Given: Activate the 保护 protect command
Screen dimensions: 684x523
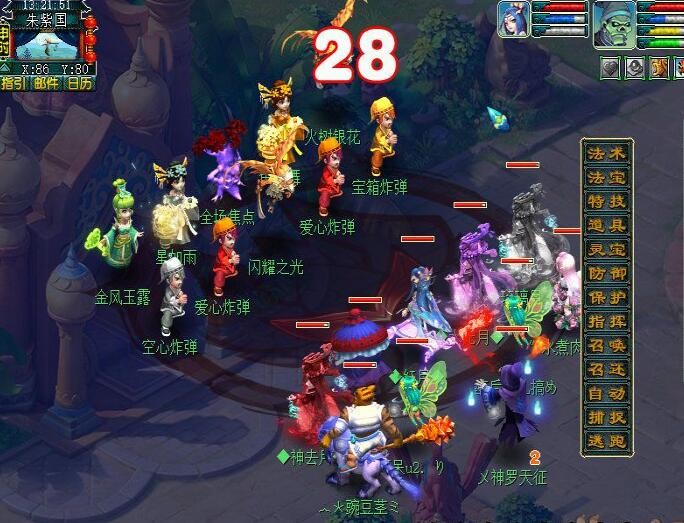Looking at the screenshot, I should coord(607,298).
